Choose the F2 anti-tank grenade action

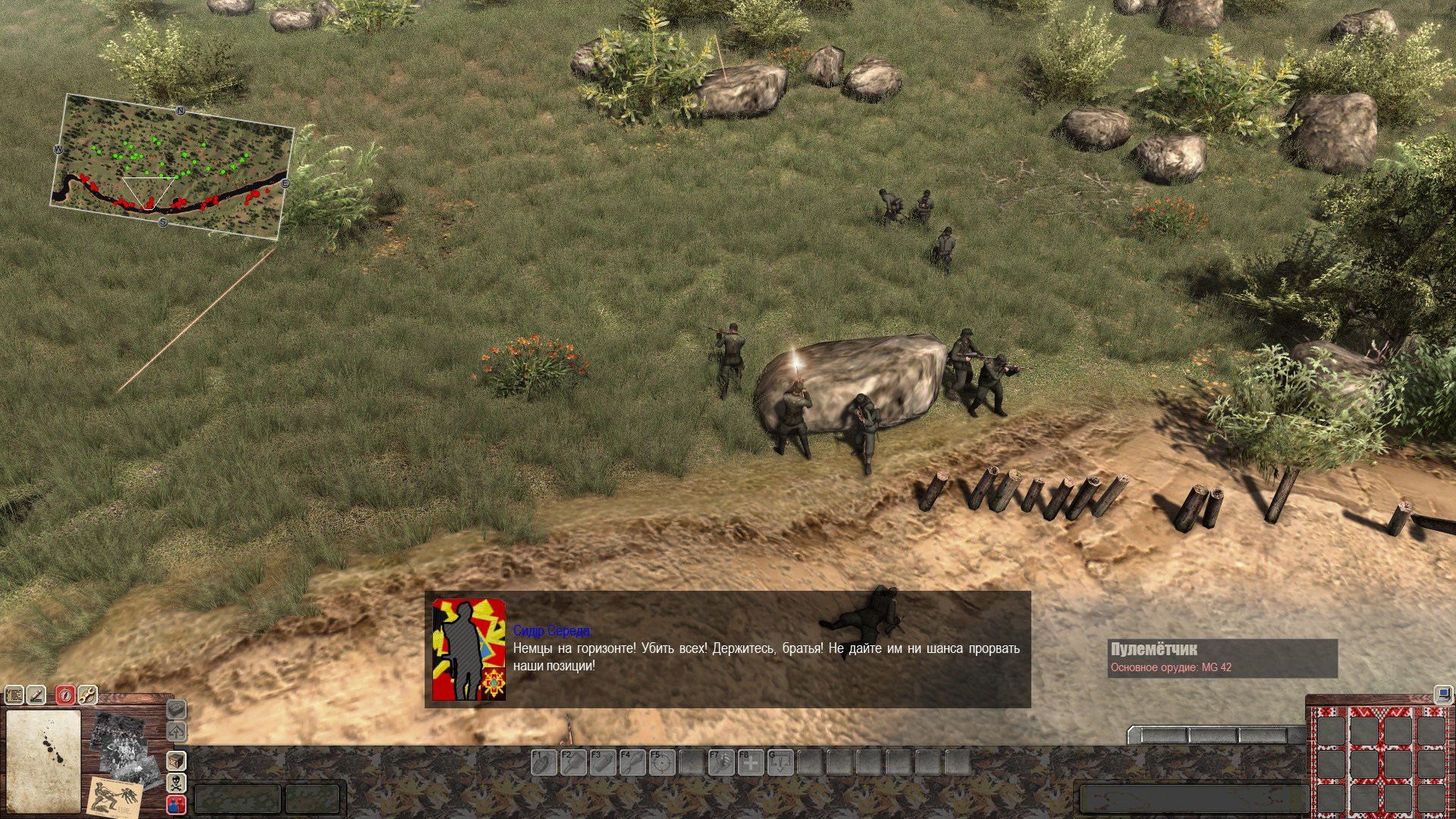point(573,762)
